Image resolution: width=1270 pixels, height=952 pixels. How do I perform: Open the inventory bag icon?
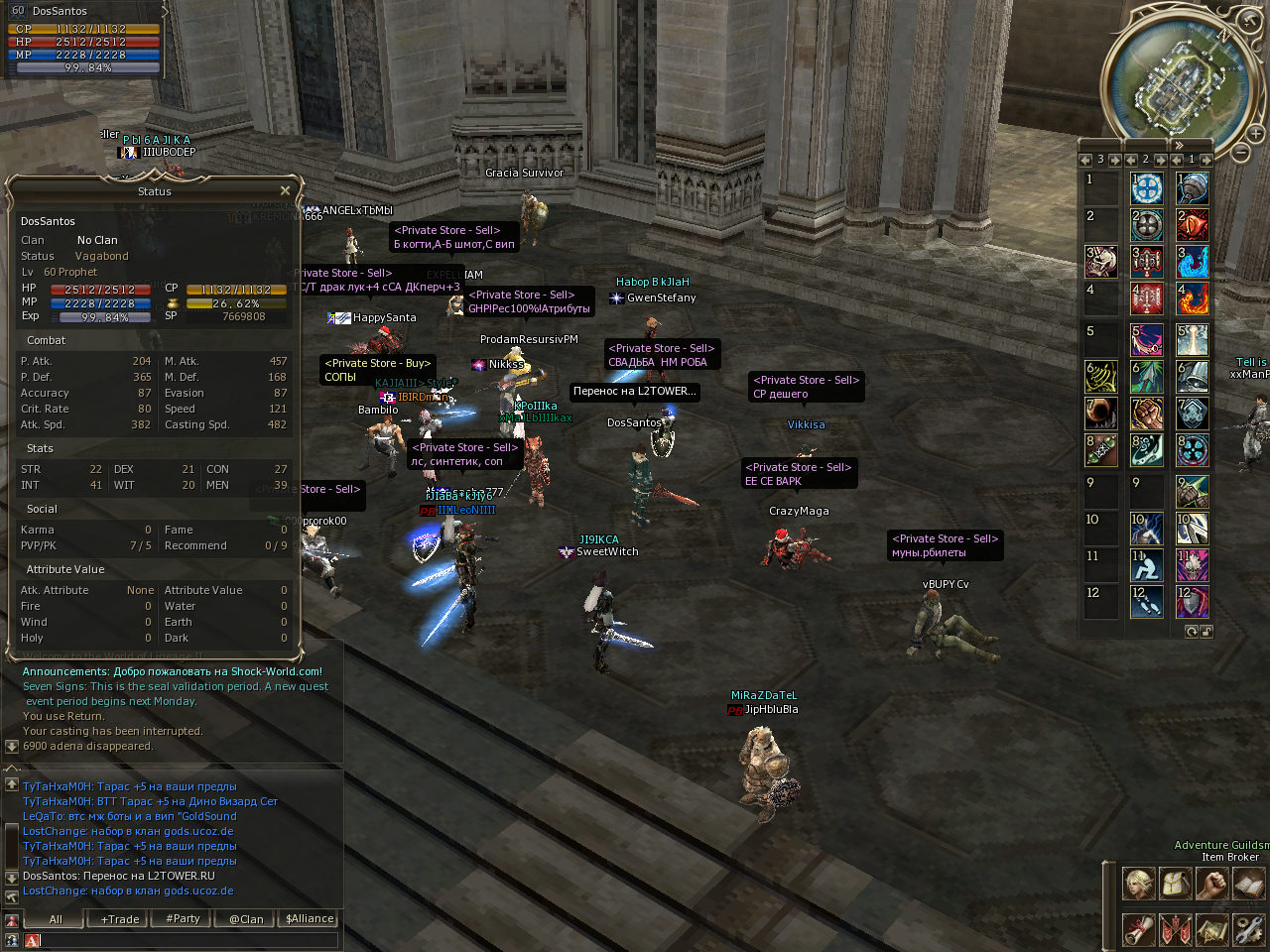1175,883
